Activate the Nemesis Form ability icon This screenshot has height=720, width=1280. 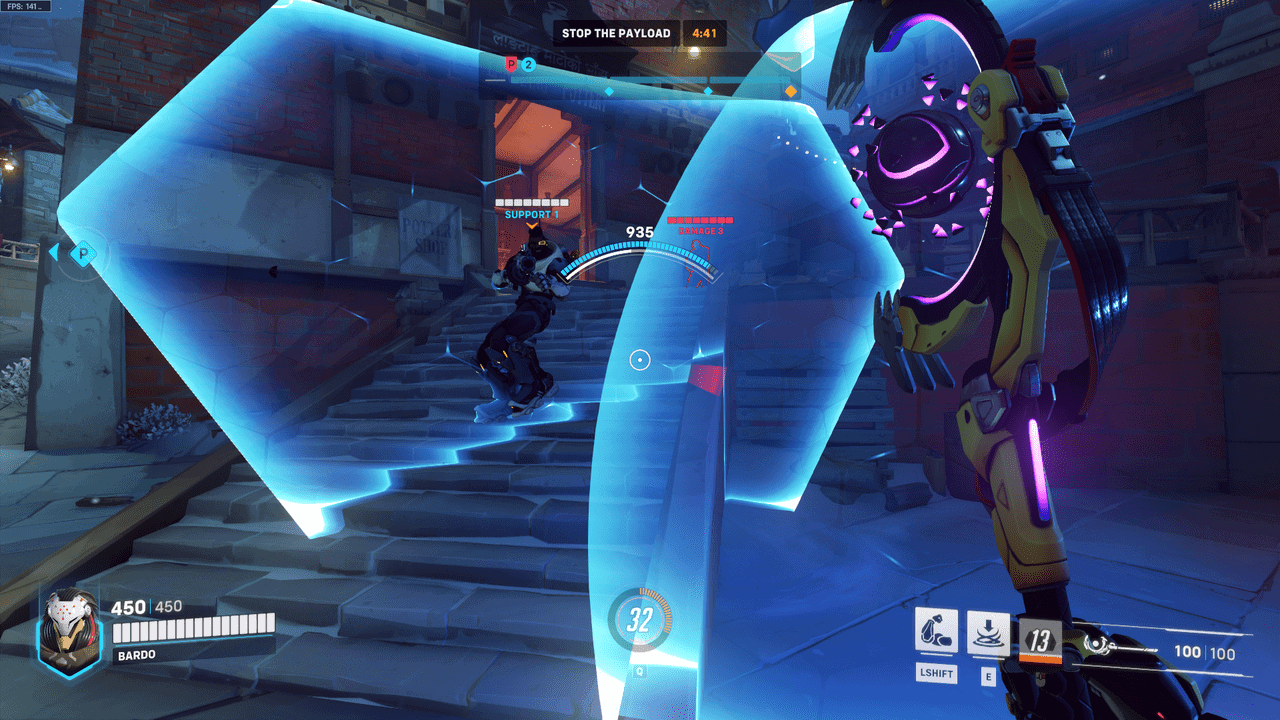(936, 632)
